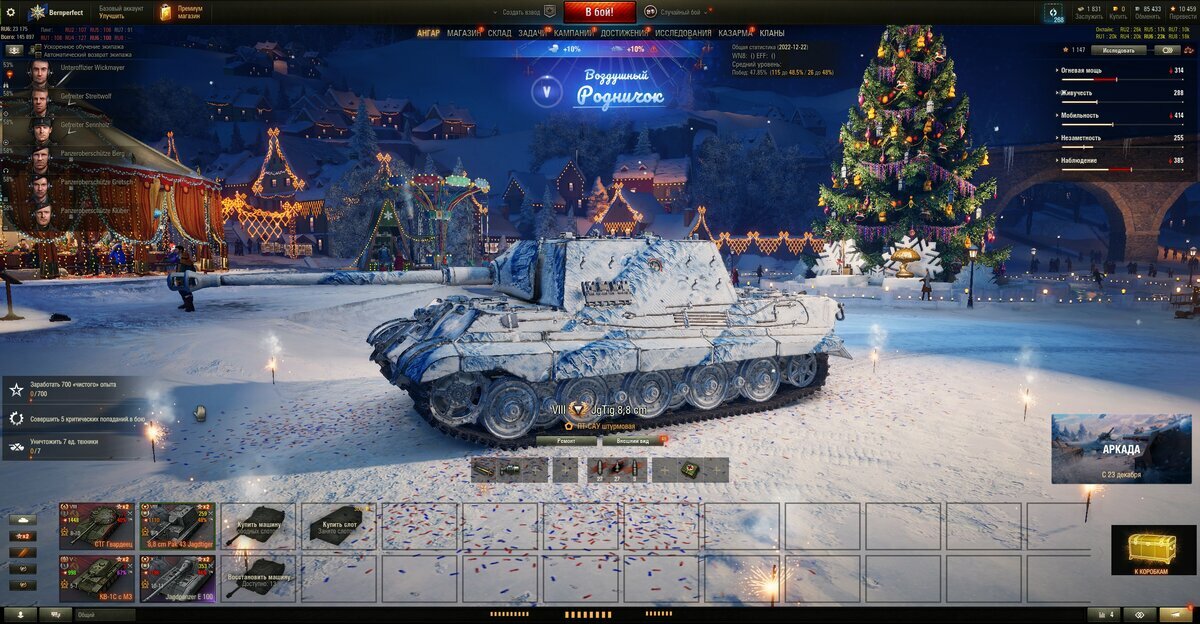Image resolution: width=1200 pixels, height=624 pixels.
Task: Start battle with the red «В бой!» button
Action: point(600,12)
